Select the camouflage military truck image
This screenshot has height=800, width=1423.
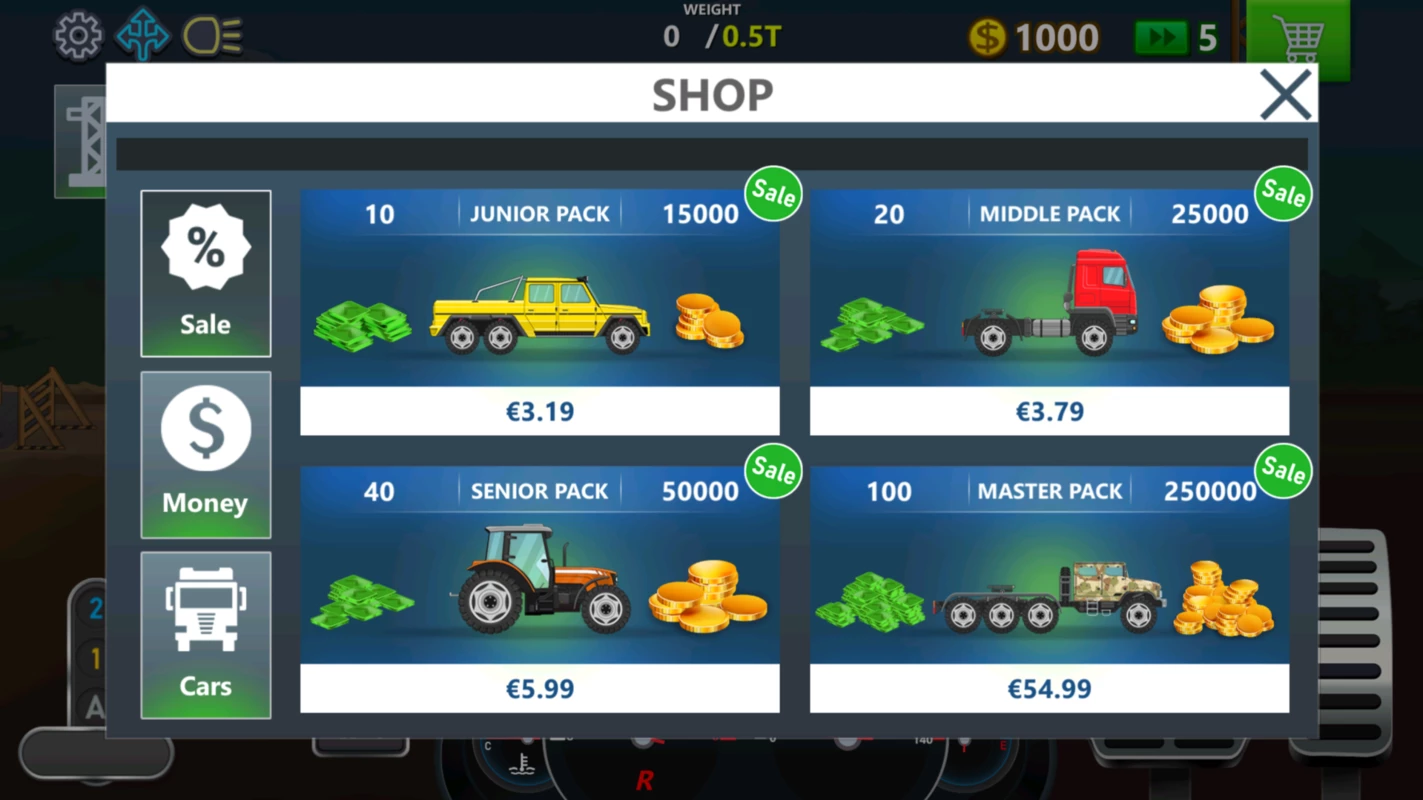point(1050,598)
